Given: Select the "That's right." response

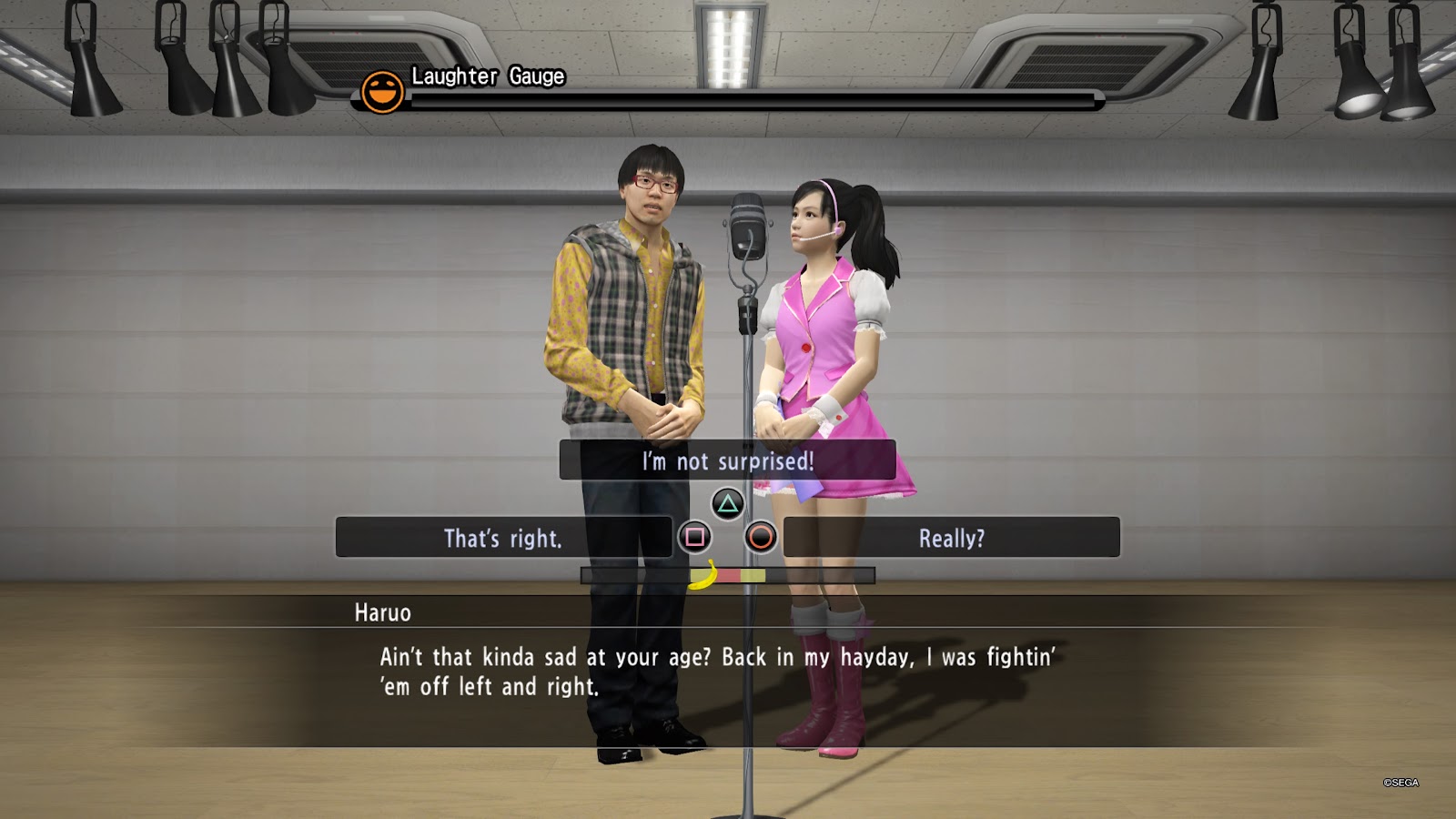Looking at the screenshot, I should click(x=503, y=538).
